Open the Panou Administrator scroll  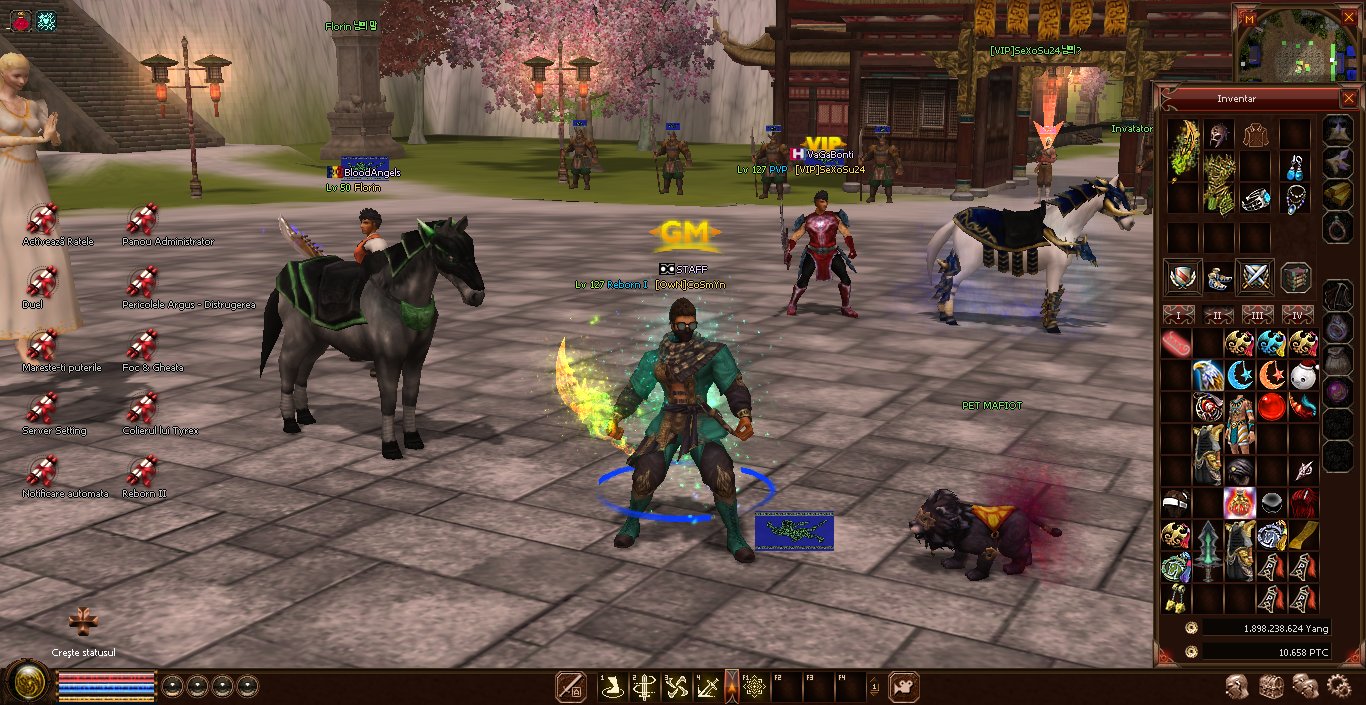[142, 219]
